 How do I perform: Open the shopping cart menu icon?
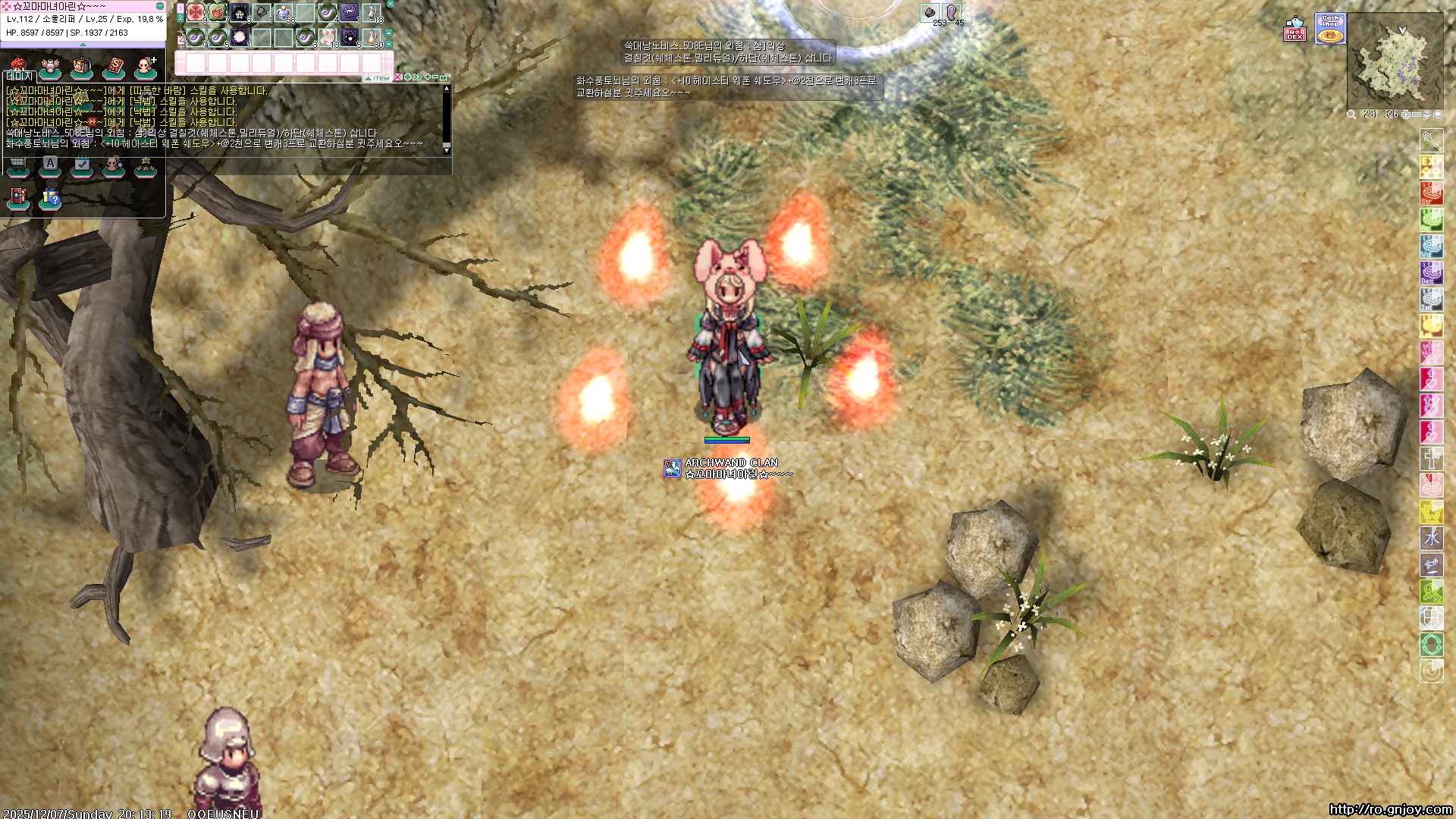click(x=17, y=165)
